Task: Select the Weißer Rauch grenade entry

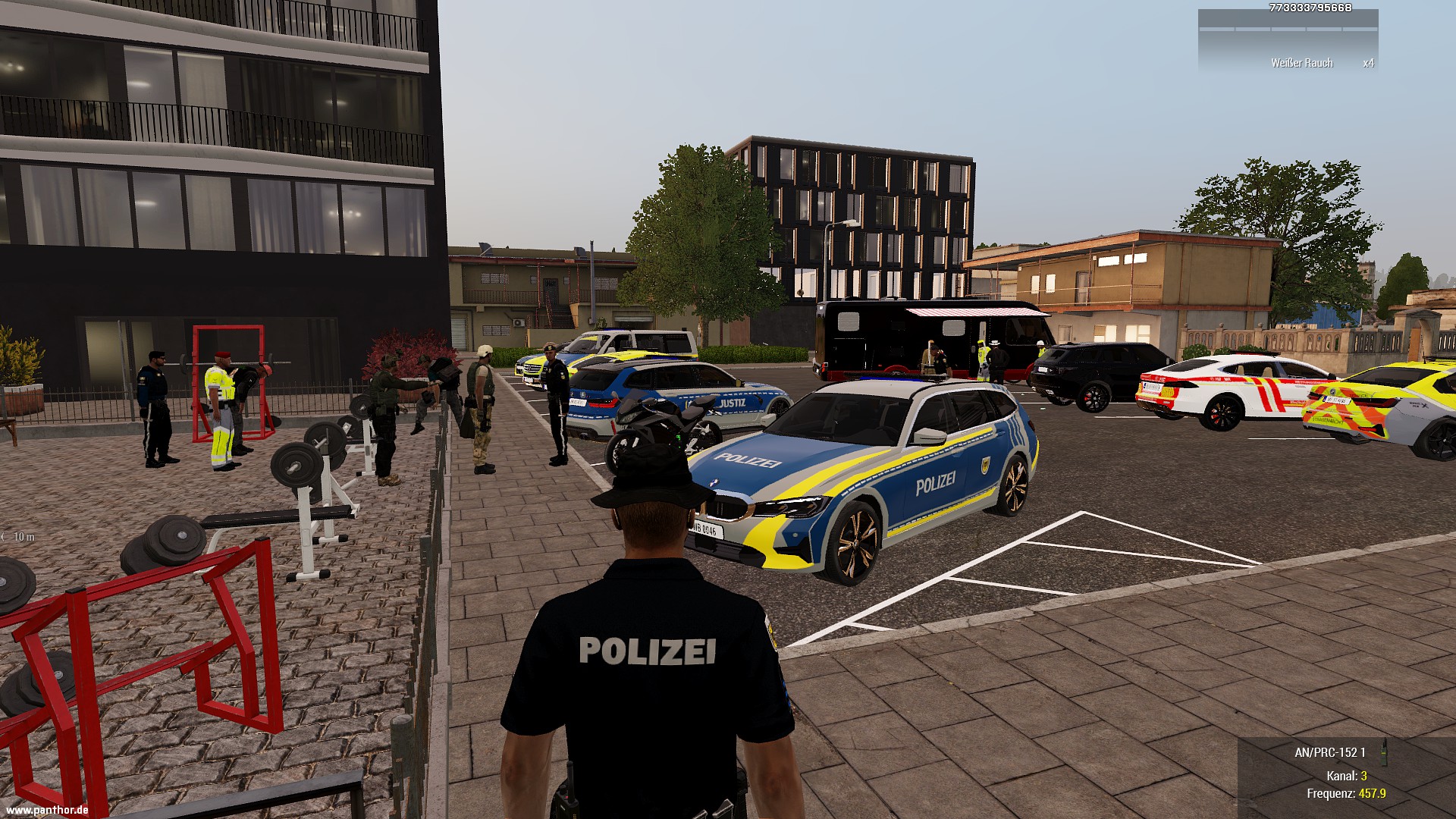Action: pos(1301,63)
